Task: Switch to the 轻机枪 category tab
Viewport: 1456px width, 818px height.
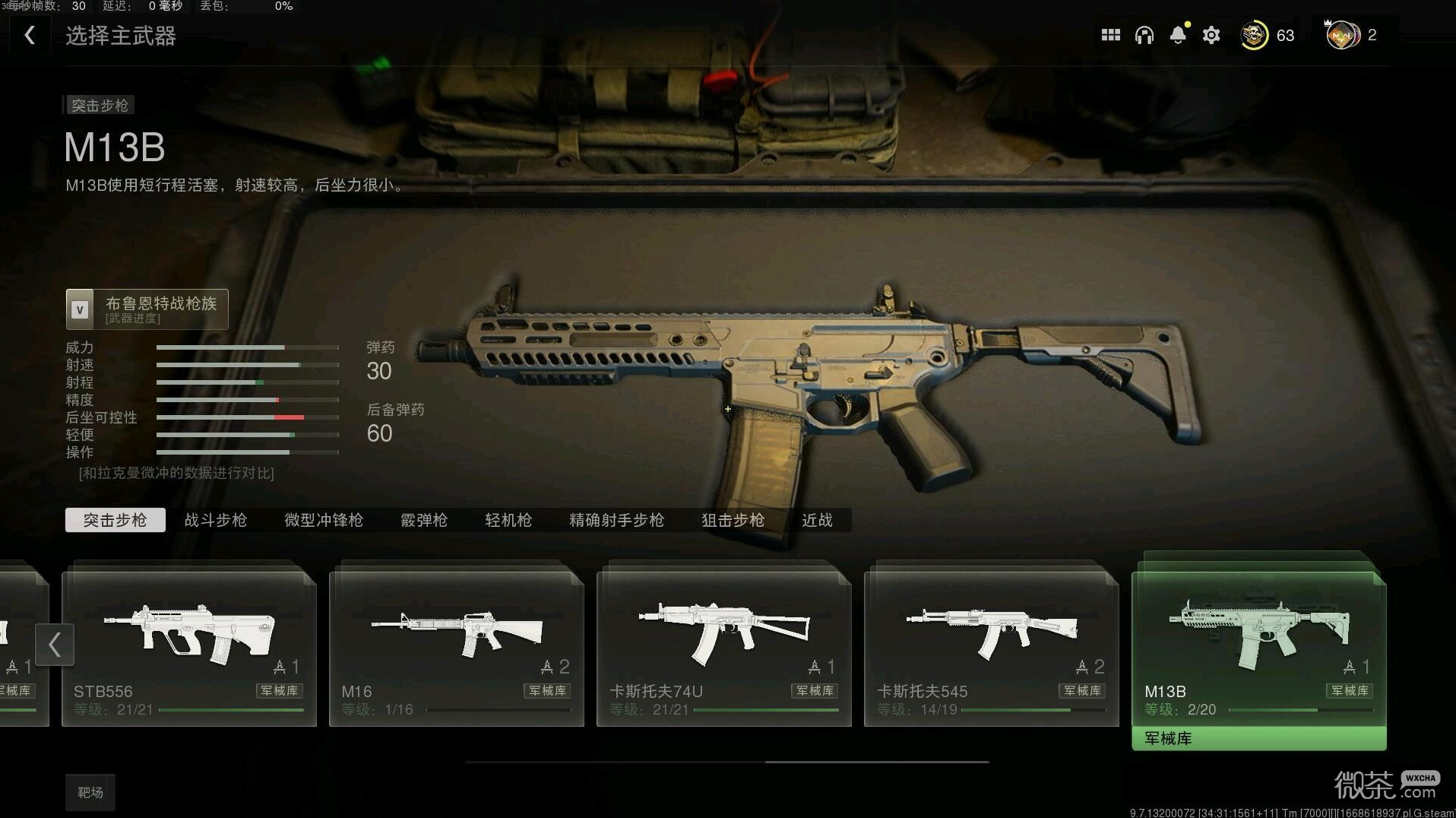Action: click(x=508, y=520)
